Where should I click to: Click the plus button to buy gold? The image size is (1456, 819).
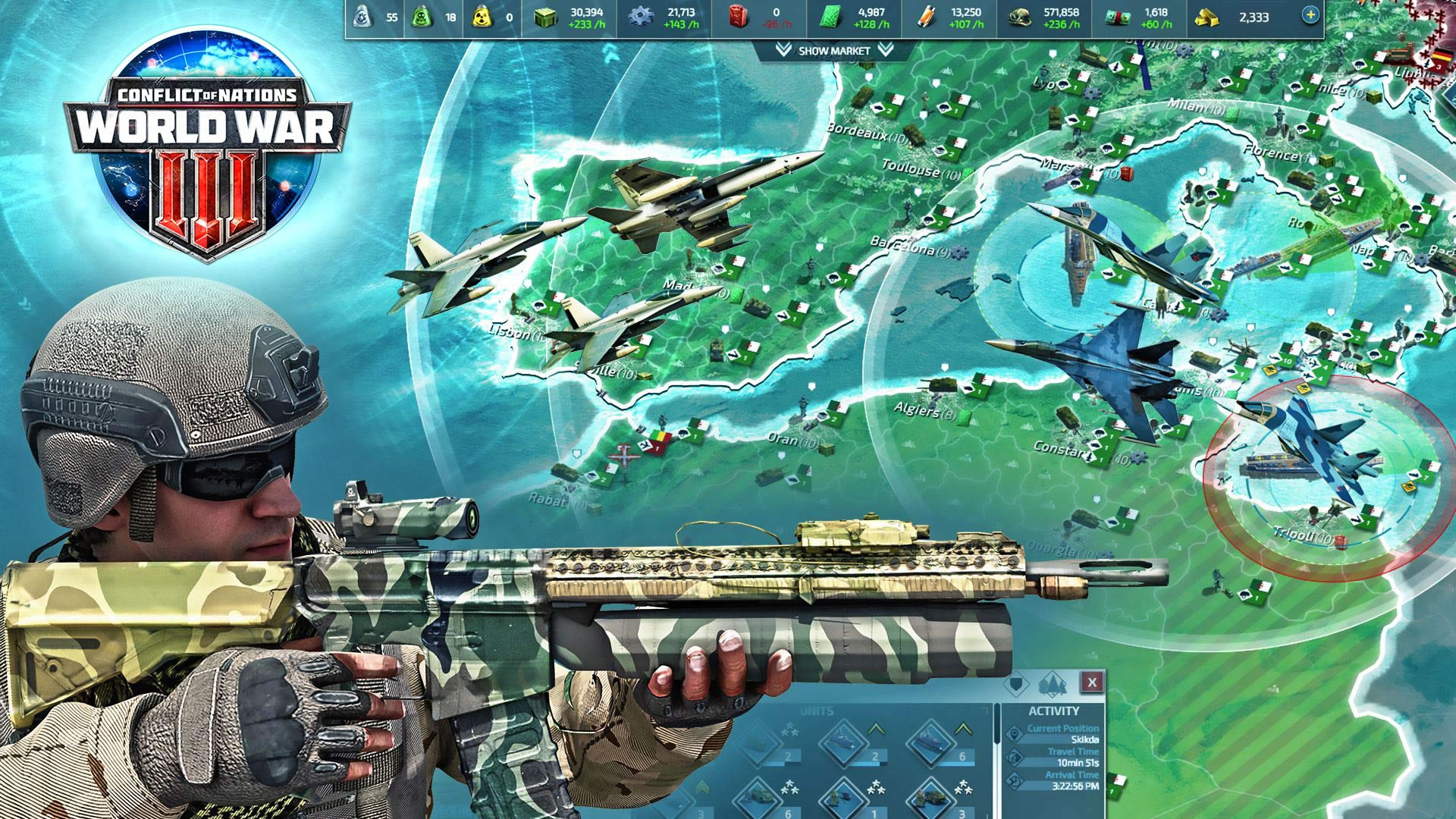pyautogui.click(x=1310, y=14)
